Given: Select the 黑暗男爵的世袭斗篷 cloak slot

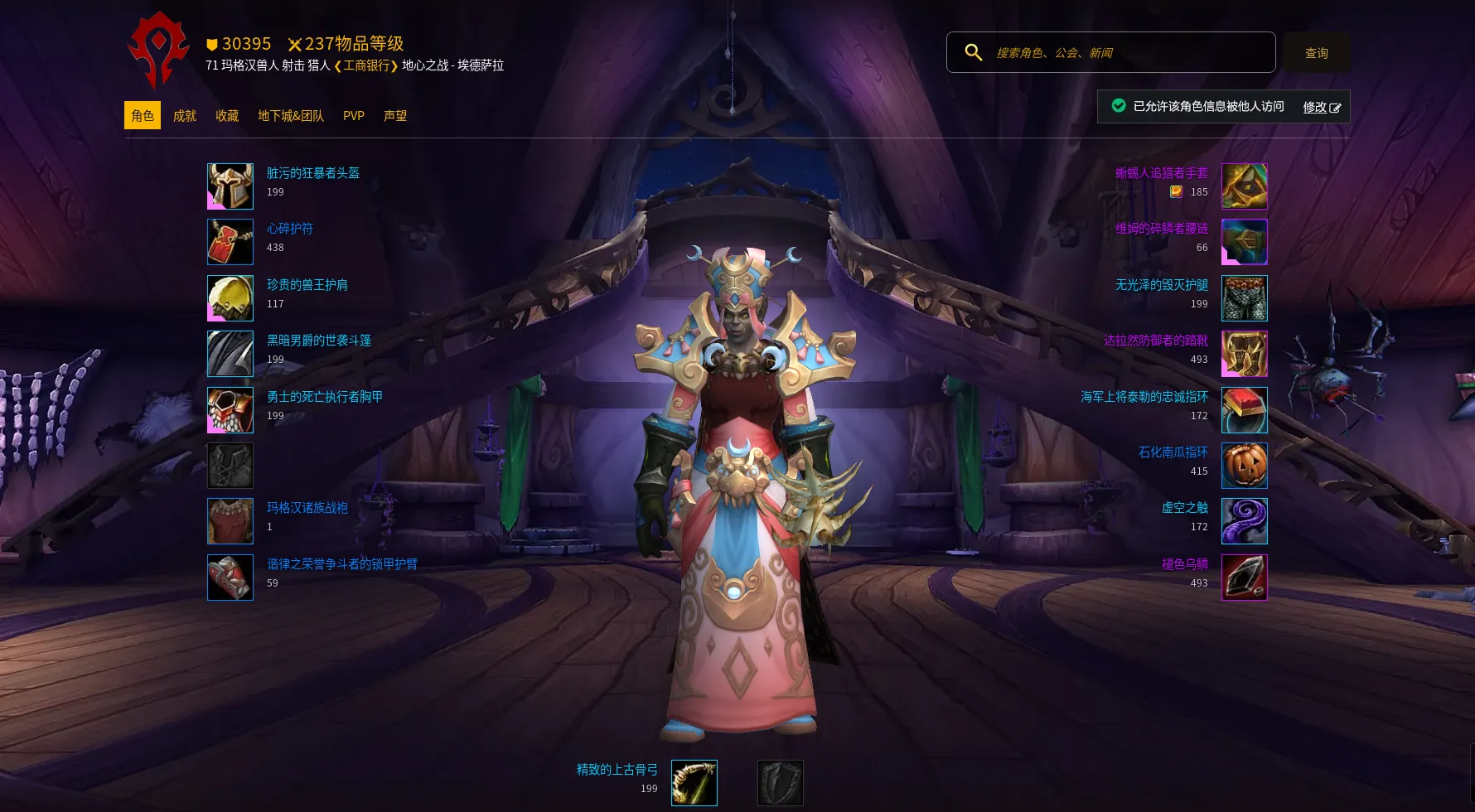Looking at the screenshot, I should click(x=230, y=354).
